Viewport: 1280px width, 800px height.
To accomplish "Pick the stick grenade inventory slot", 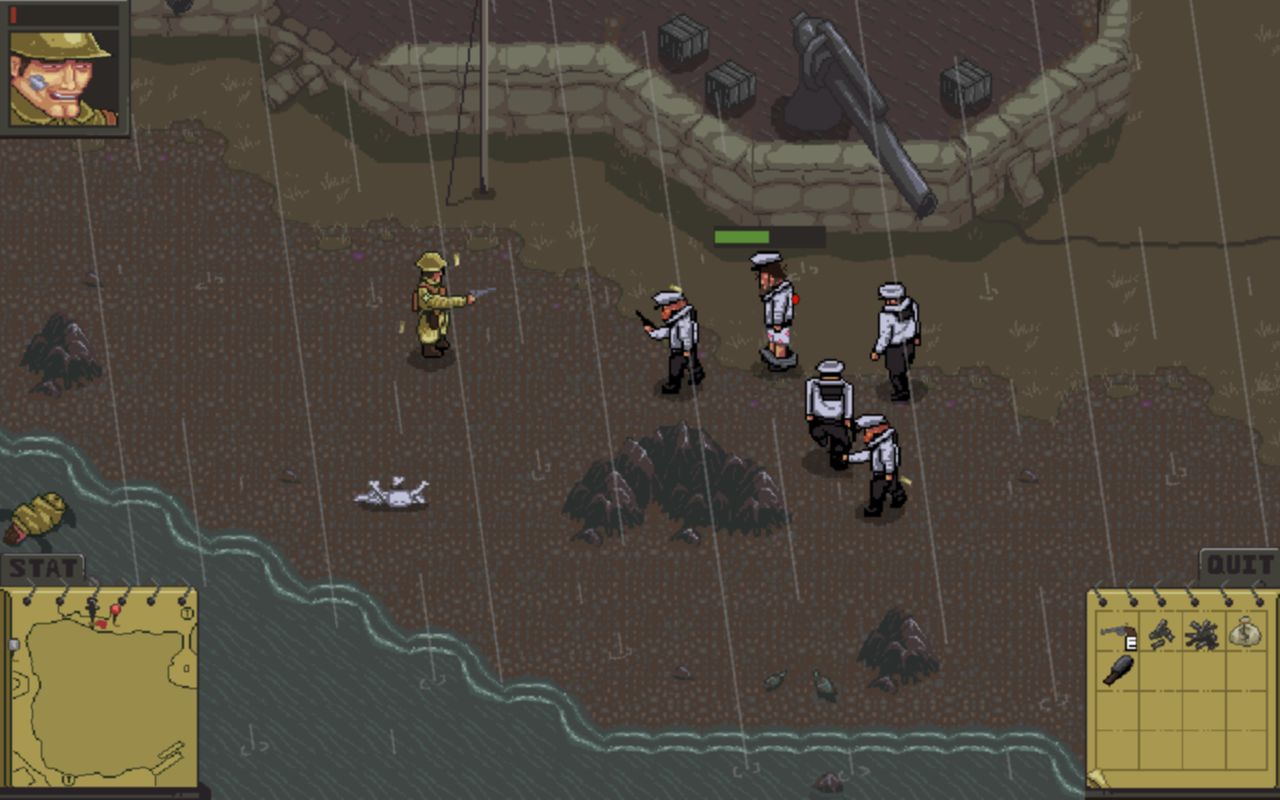I will click(x=1118, y=669).
